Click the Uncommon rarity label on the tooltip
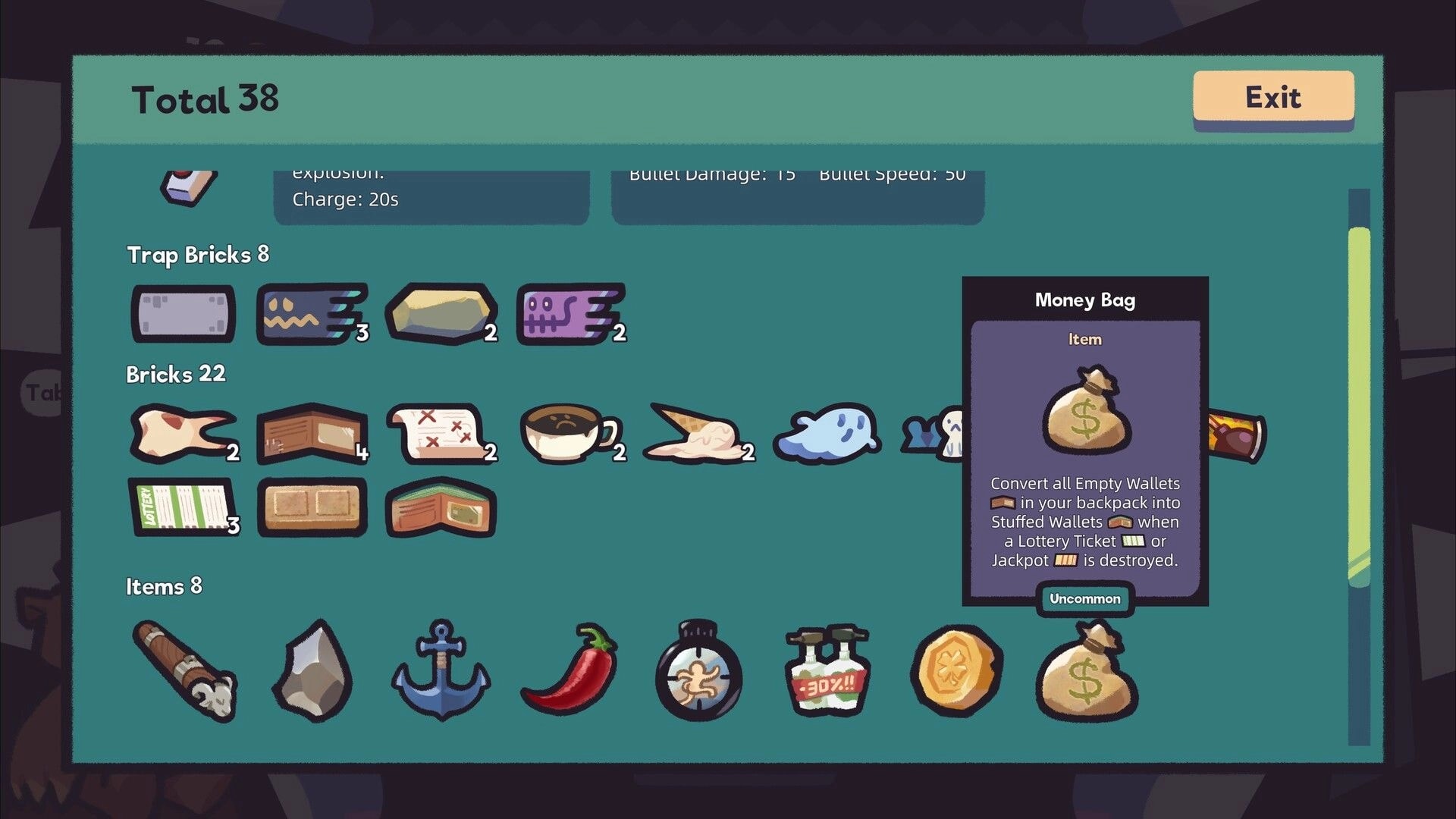Viewport: 1456px width, 819px height. click(x=1084, y=598)
